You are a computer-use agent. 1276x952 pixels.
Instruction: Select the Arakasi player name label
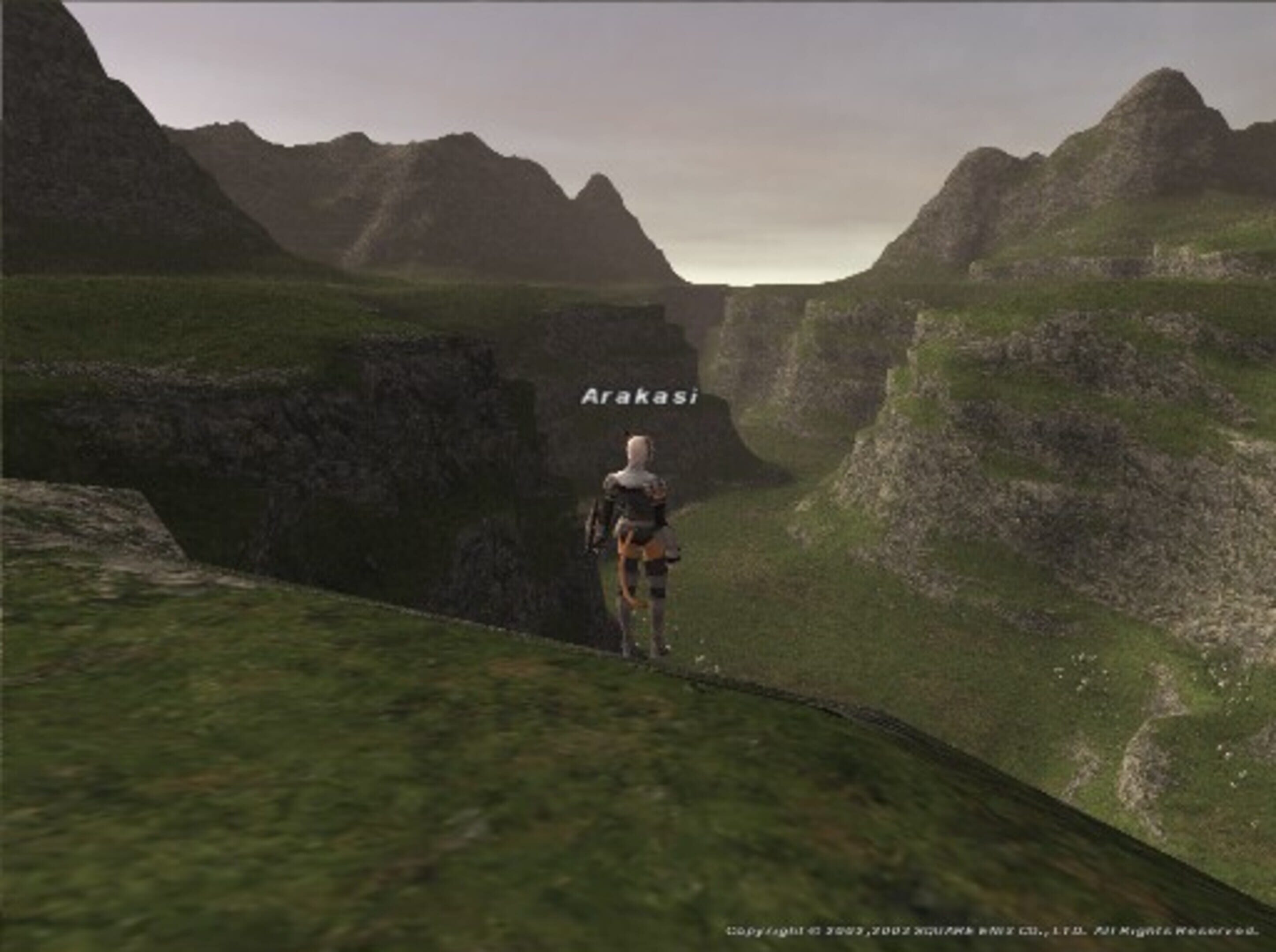(x=639, y=397)
